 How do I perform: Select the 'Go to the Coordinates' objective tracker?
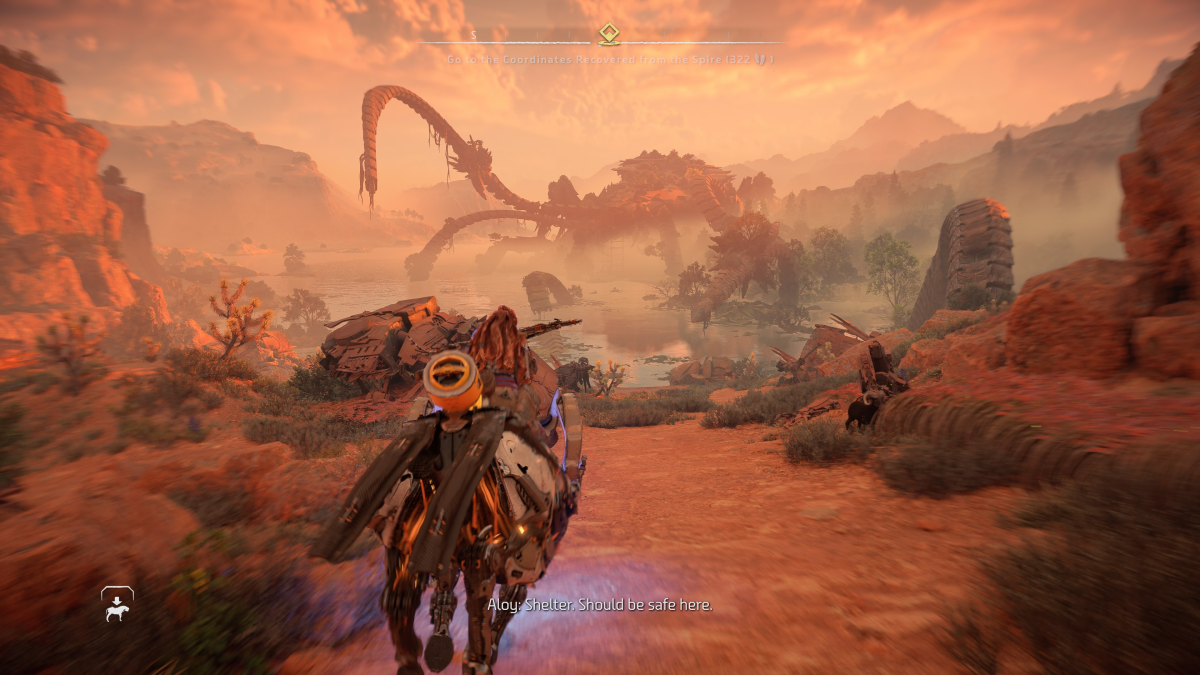pos(609,60)
